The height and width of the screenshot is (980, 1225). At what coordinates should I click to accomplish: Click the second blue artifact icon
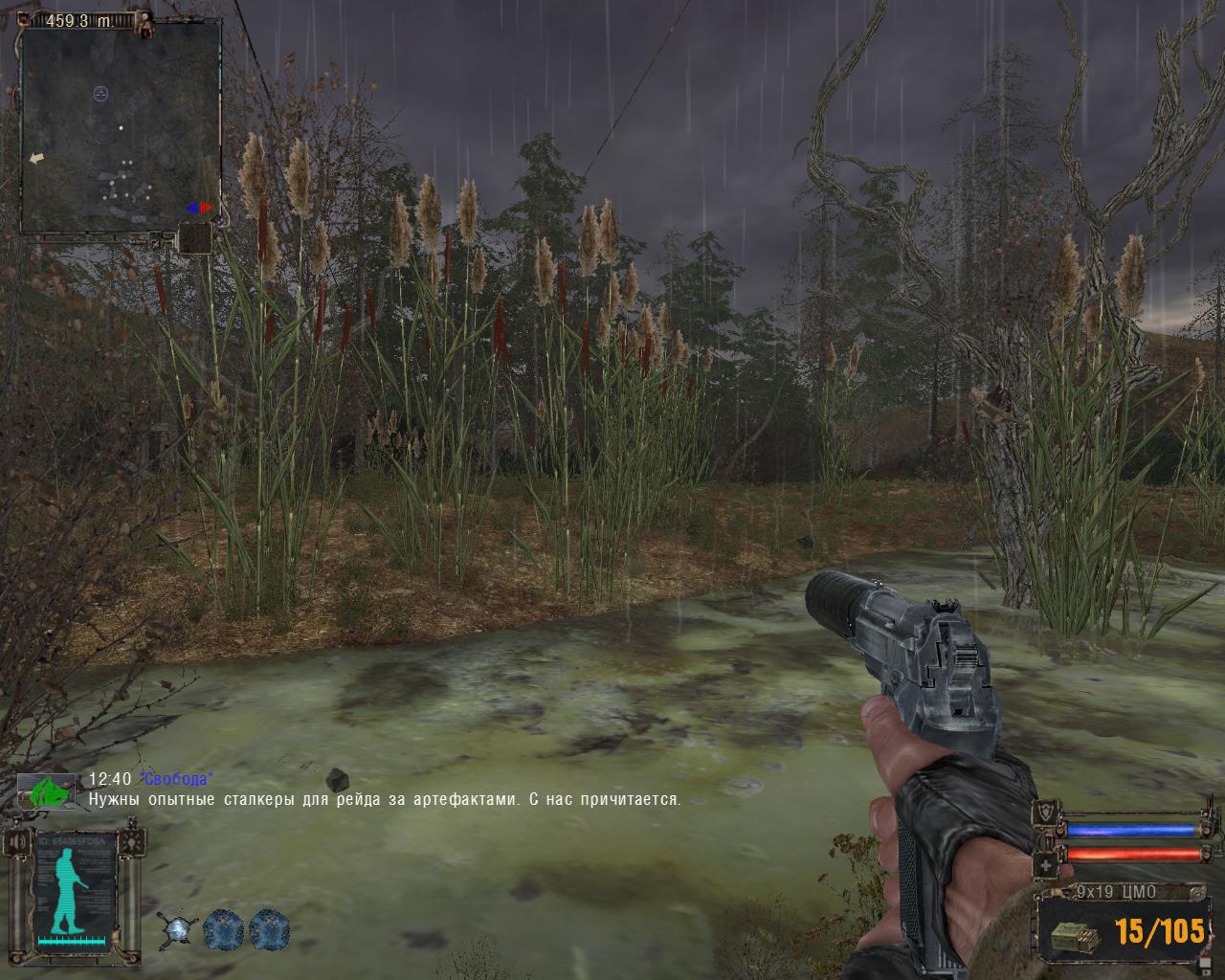222,928
